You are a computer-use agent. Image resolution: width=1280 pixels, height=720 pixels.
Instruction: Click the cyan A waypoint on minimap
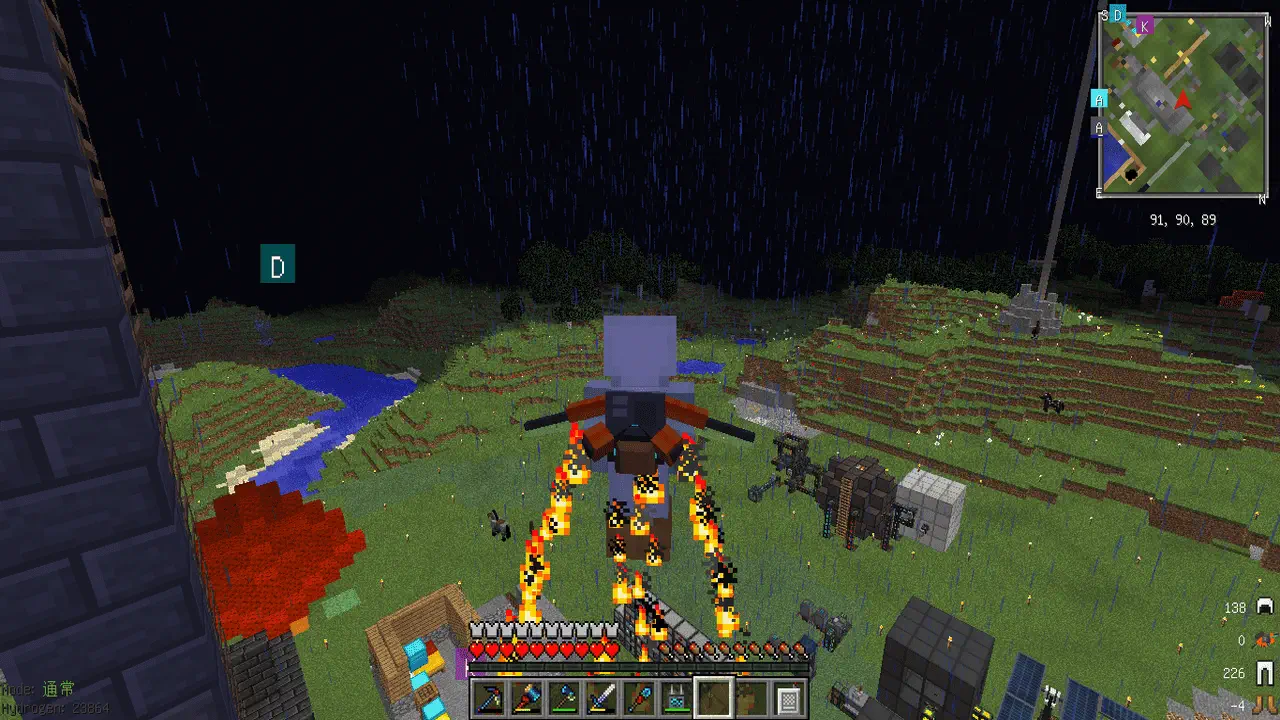point(1100,98)
